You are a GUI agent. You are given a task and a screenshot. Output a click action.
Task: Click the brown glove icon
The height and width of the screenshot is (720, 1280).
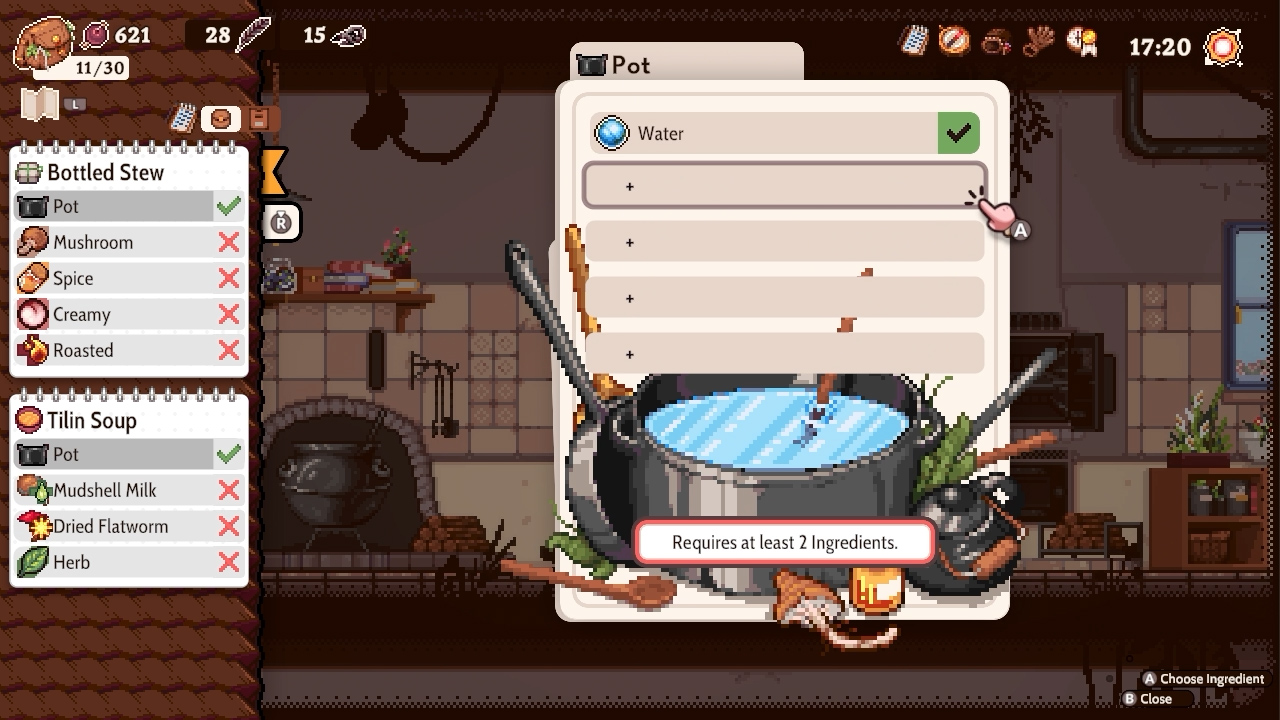pyautogui.click(x=1039, y=41)
